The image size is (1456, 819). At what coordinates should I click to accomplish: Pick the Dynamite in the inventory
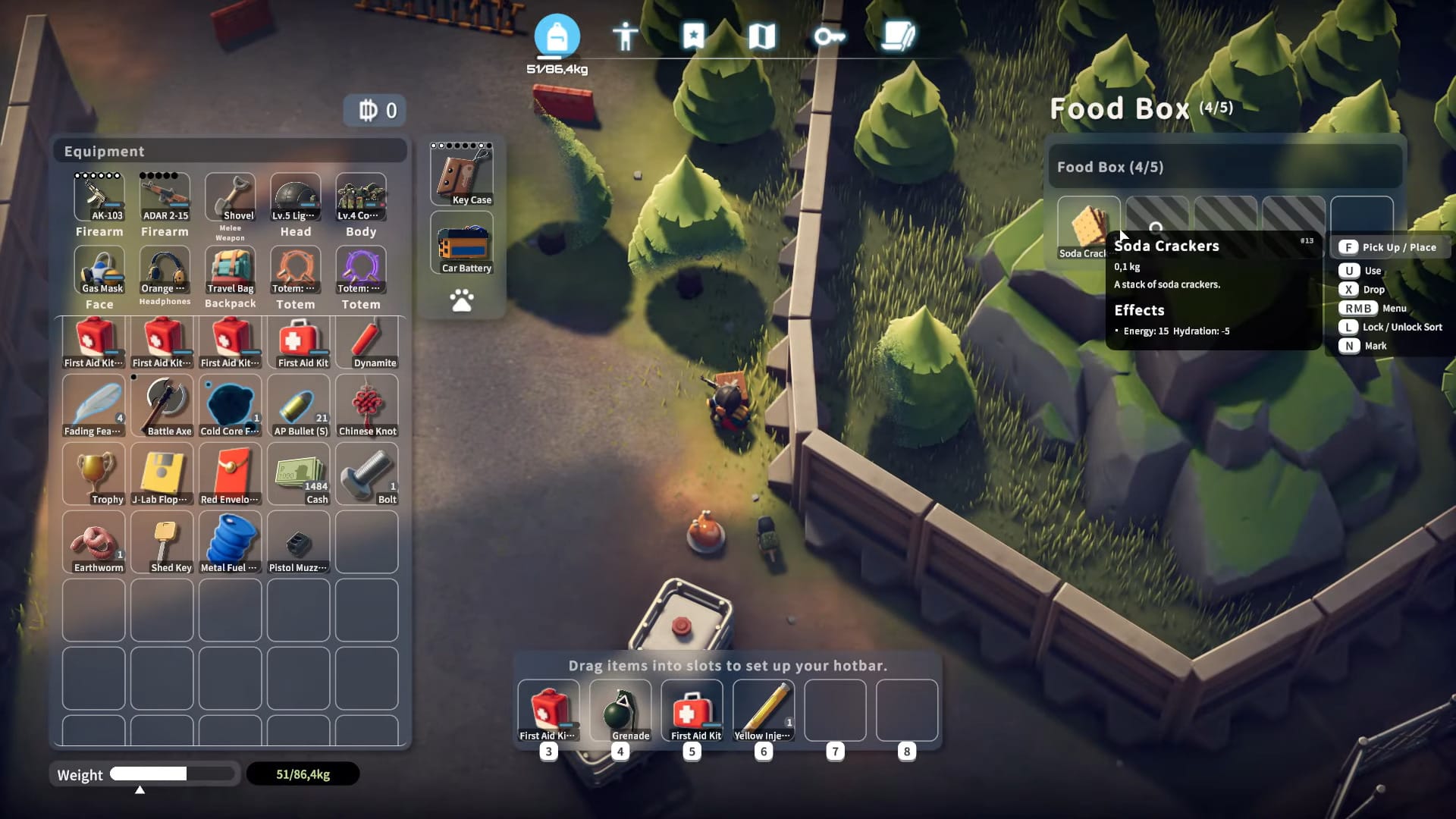(x=367, y=342)
